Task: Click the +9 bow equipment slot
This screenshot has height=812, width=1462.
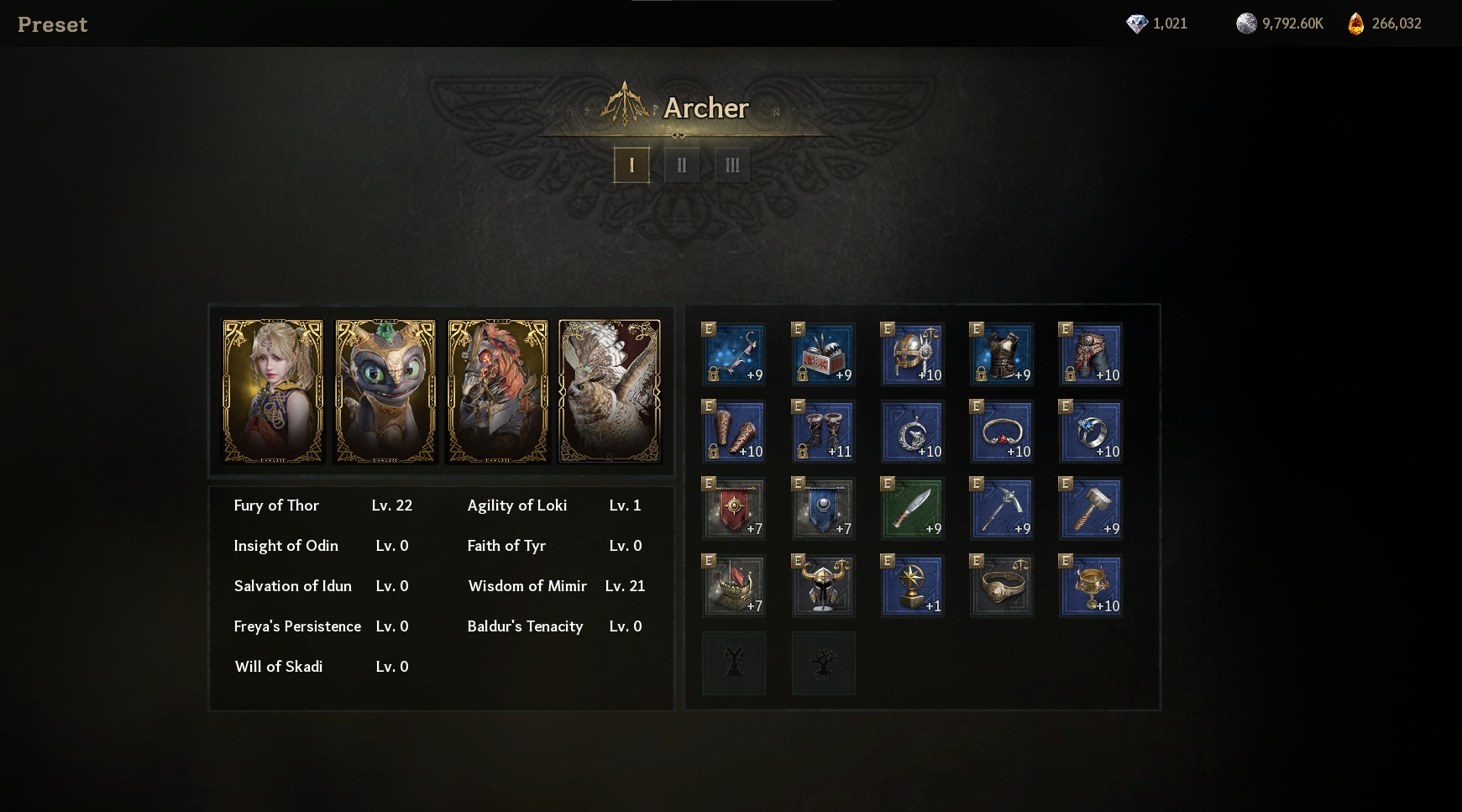Action: tap(735, 354)
